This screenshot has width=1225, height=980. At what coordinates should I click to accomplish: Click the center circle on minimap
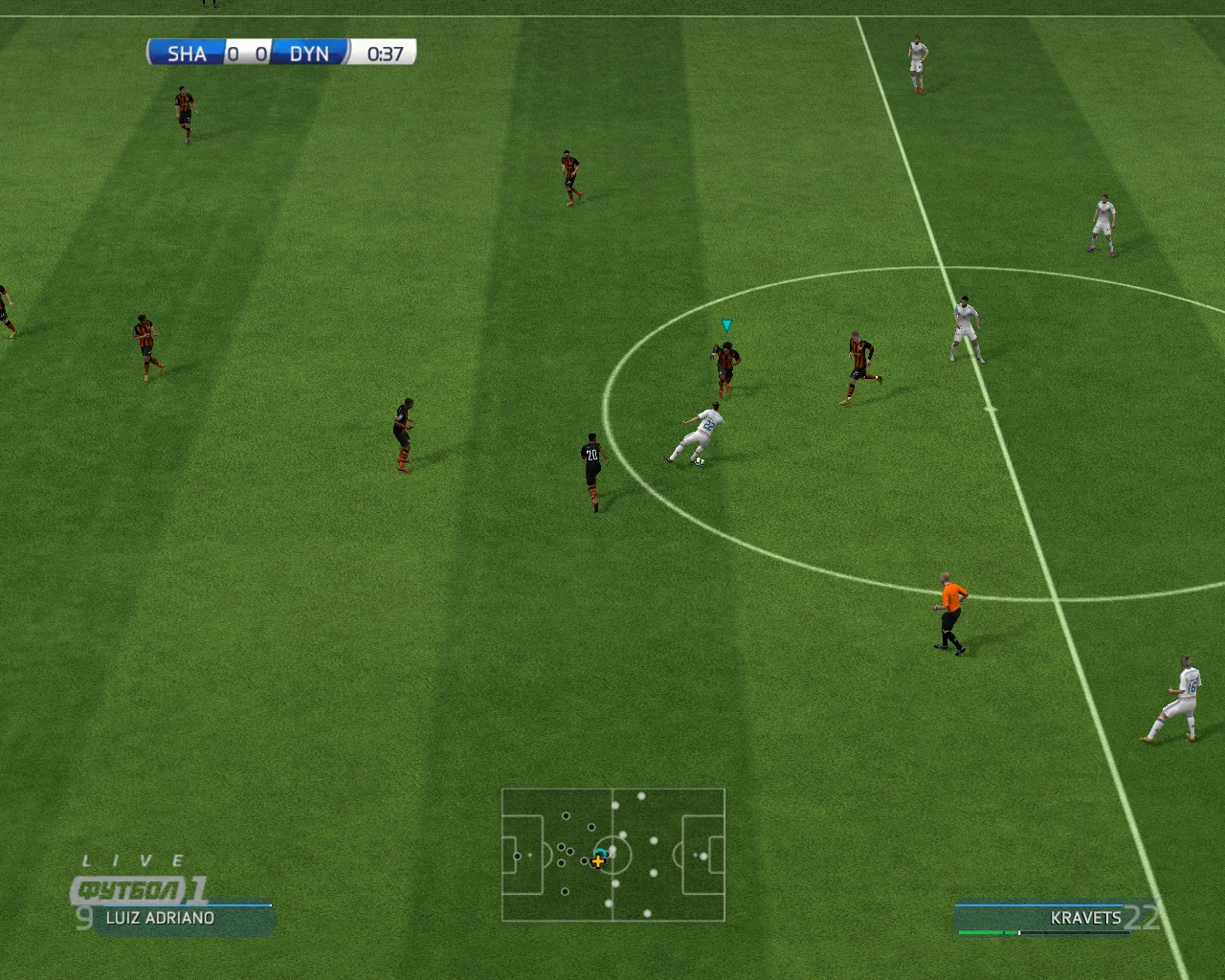(613, 855)
